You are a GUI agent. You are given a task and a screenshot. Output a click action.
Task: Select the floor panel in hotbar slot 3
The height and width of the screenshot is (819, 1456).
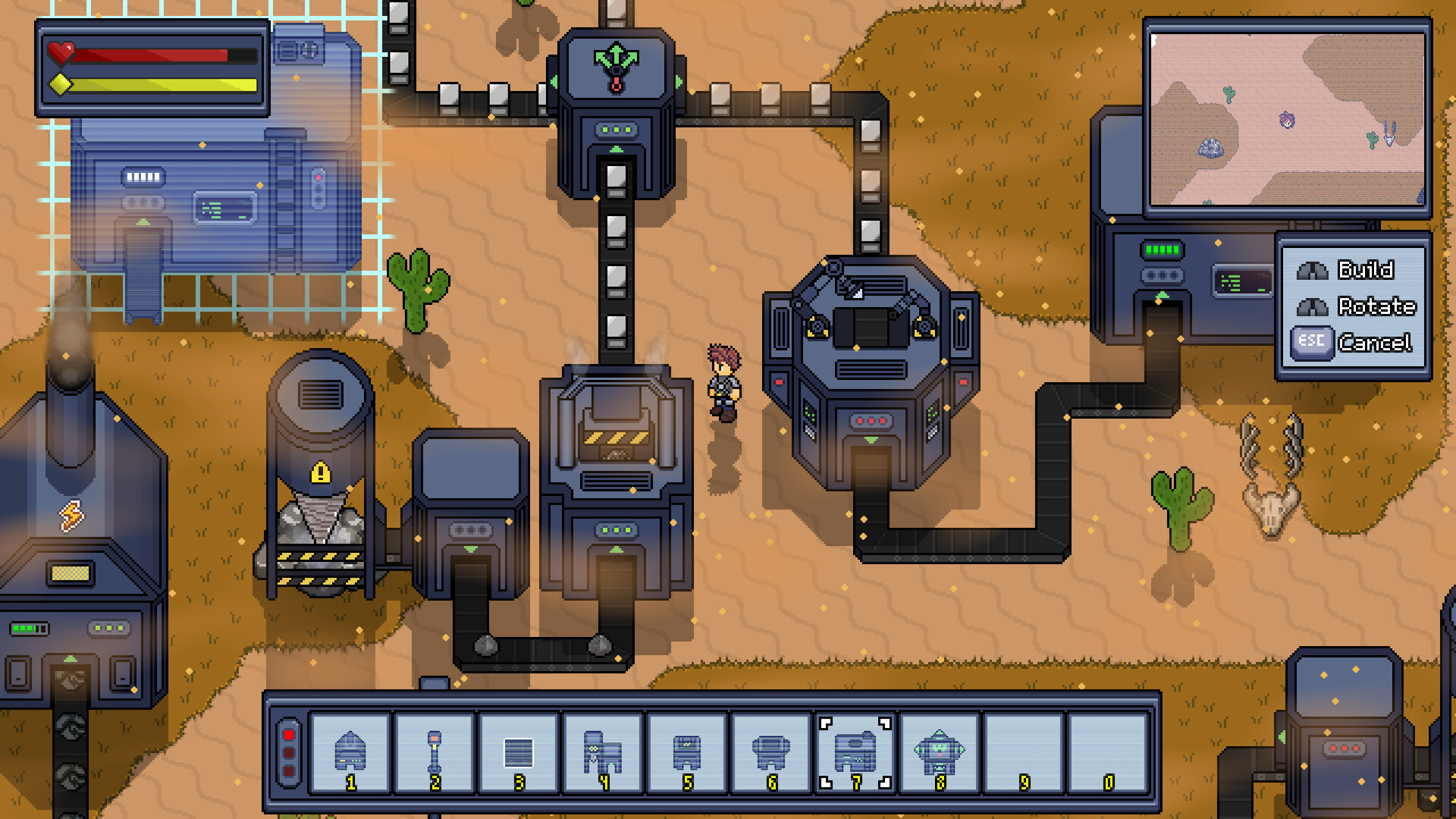[x=519, y=753]
